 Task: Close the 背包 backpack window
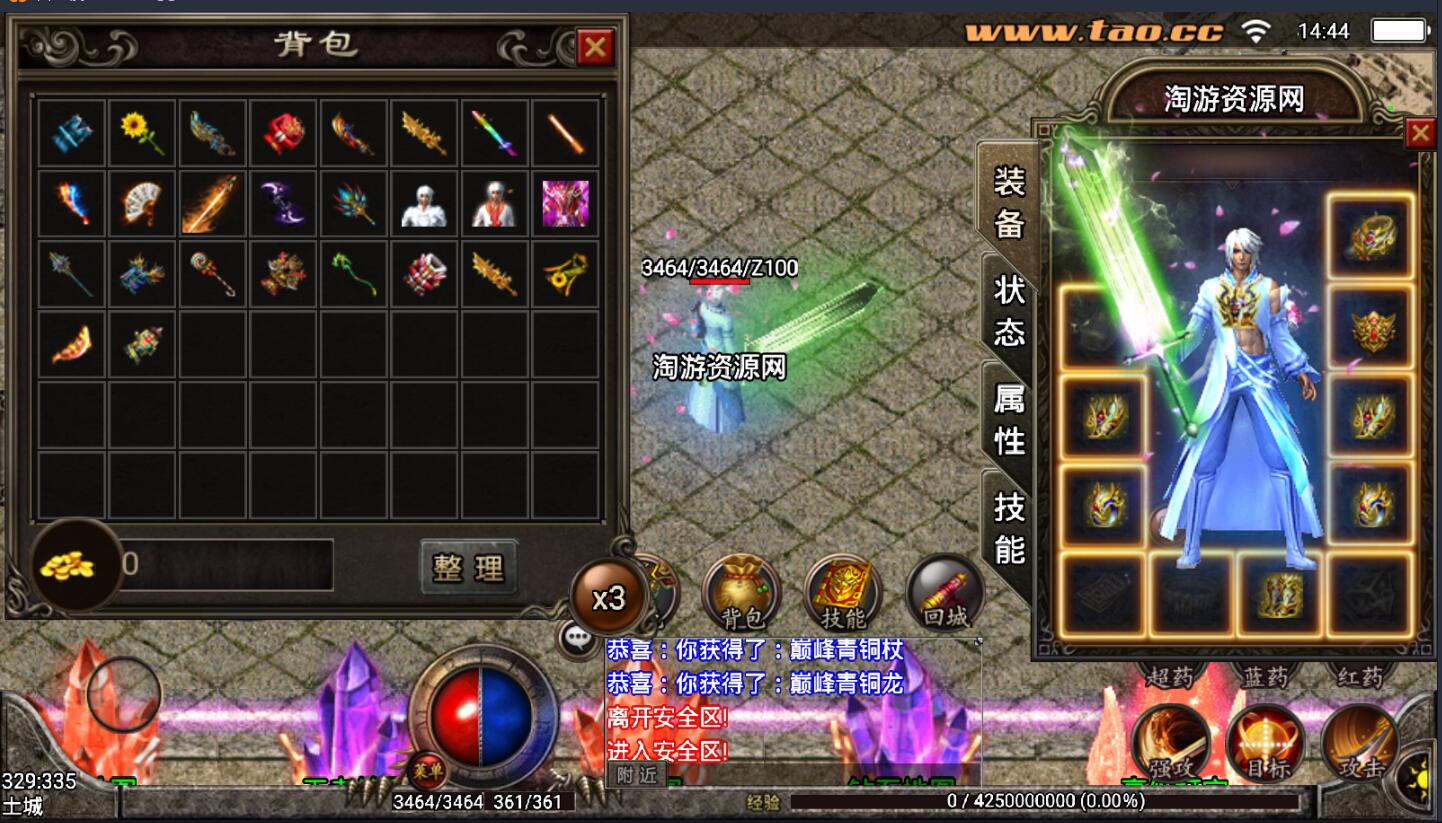(x=595, y=46)
